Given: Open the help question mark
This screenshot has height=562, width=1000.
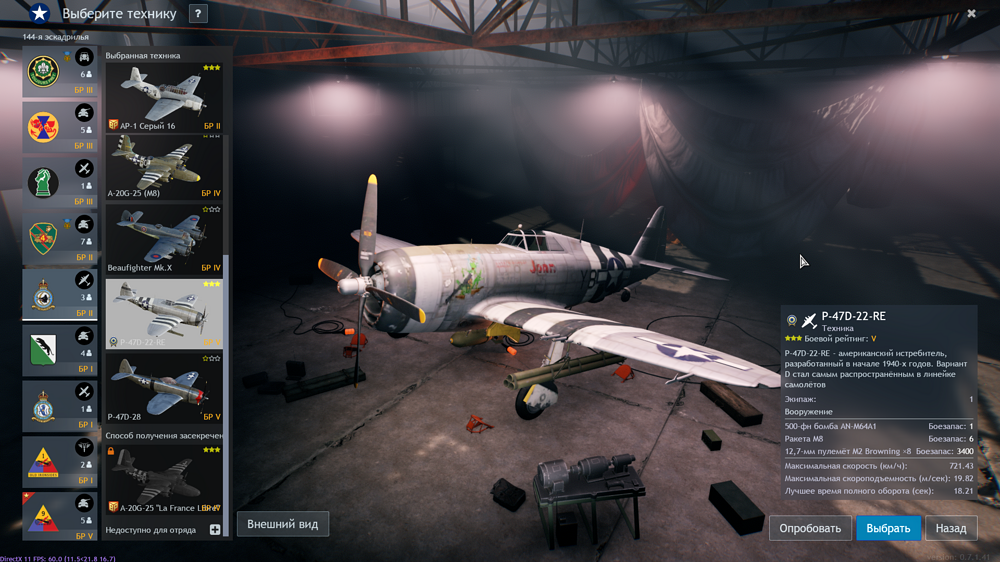Looking at the screenshot, I should (198, 14).
